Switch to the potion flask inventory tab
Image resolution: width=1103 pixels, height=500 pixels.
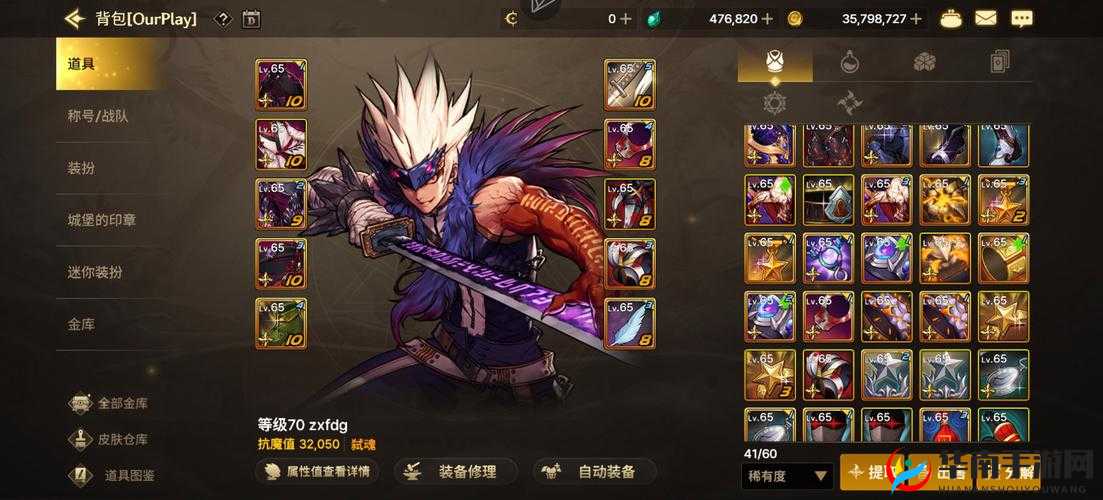click(850, 62)
